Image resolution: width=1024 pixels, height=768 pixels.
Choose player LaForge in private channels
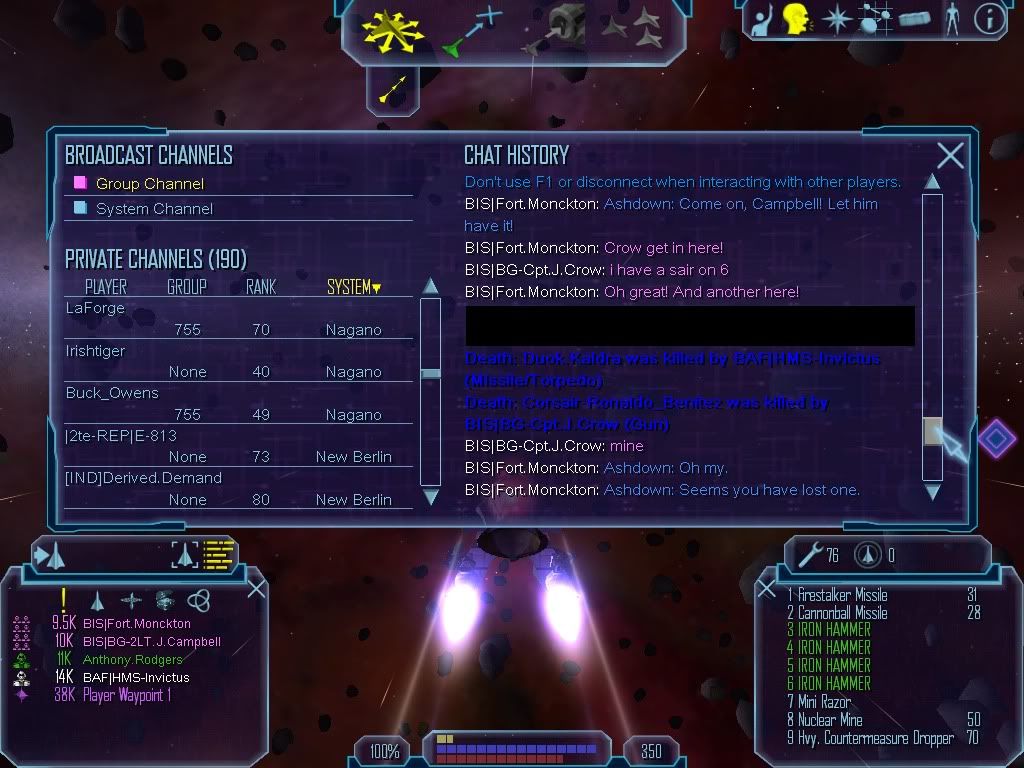coord(95,309)
